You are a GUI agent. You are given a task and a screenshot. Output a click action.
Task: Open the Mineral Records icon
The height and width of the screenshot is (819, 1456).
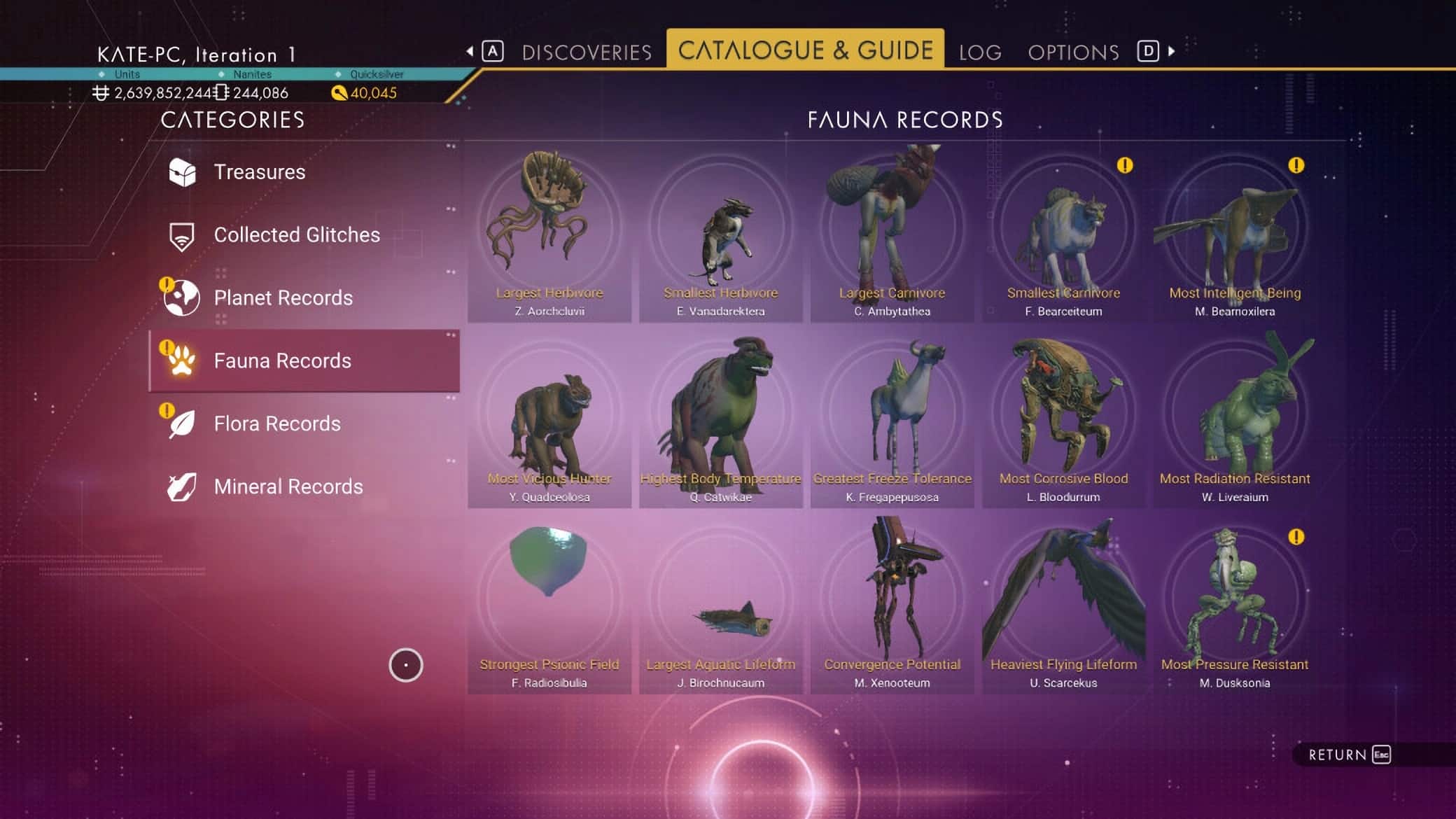pyautogui.click(x=183, y=486)
